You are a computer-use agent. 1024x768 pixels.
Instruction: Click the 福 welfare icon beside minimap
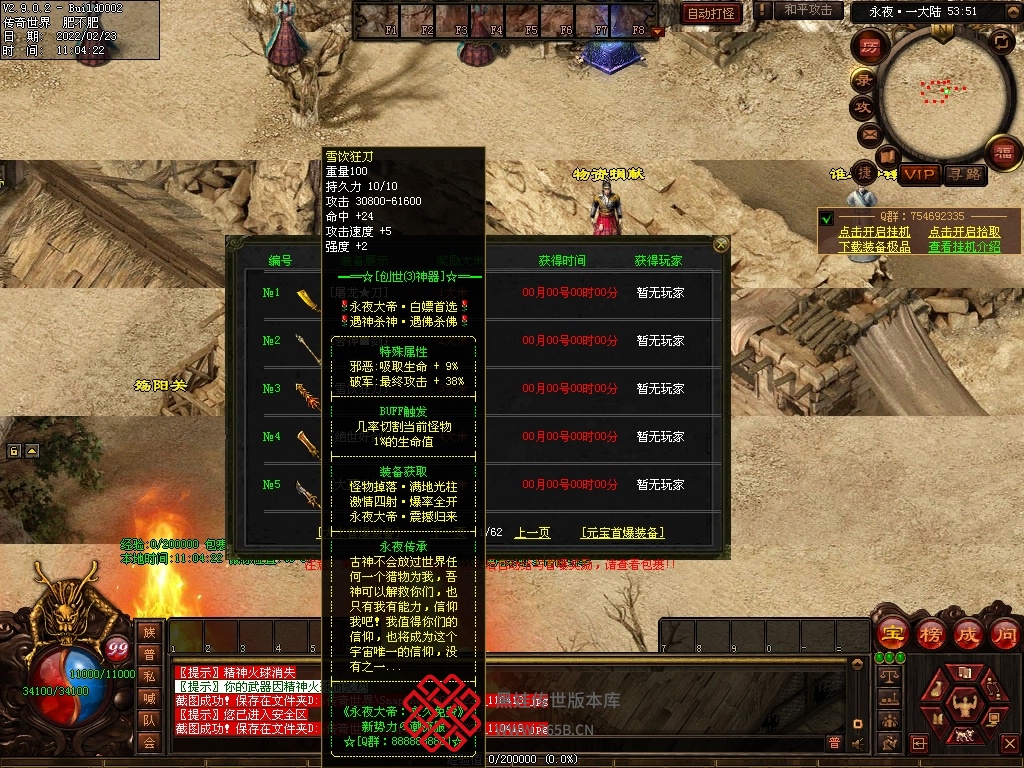point(1002,153)
